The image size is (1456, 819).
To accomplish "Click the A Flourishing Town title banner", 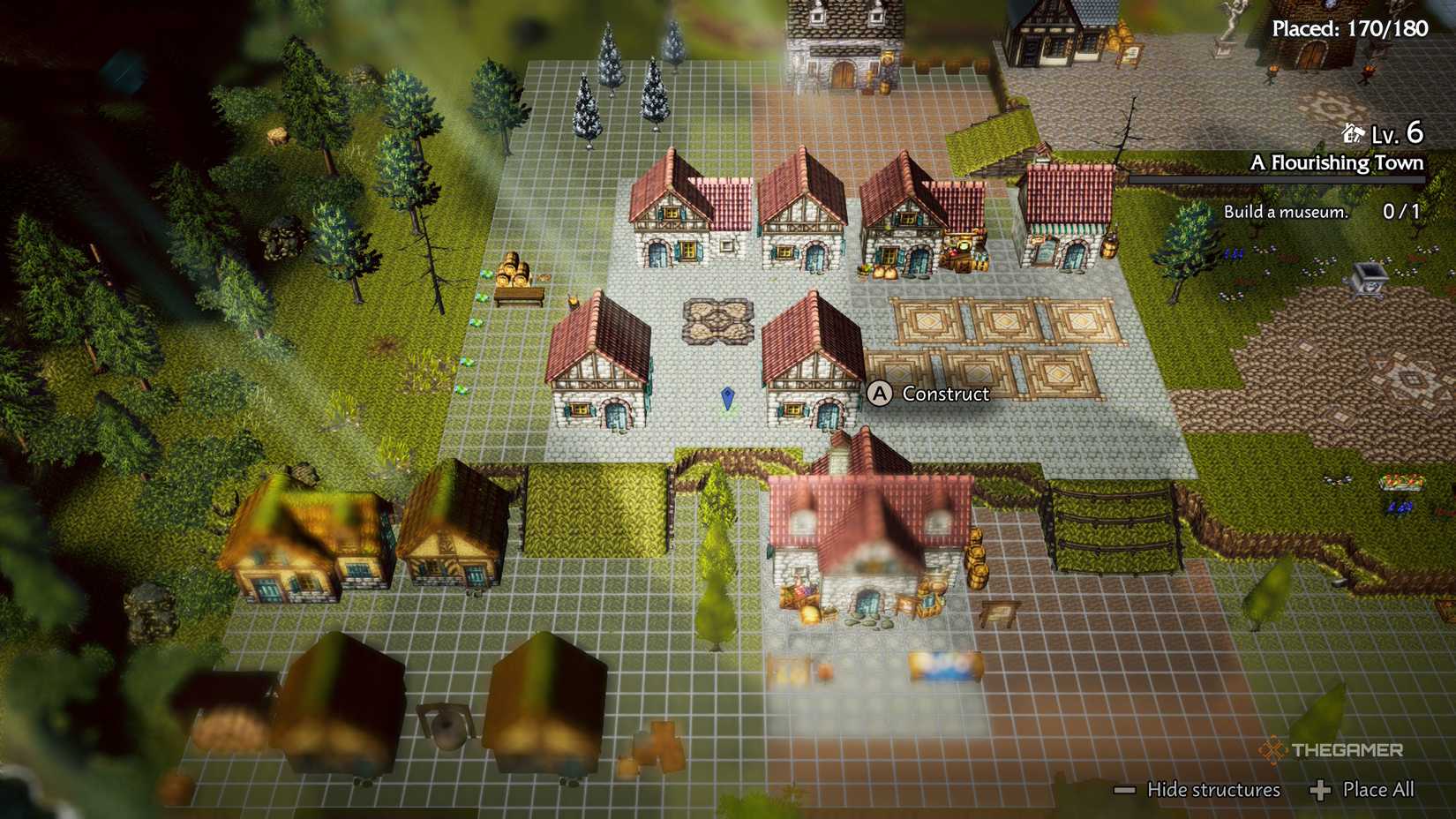I will pyautogui.click(x=1338, y=163).
